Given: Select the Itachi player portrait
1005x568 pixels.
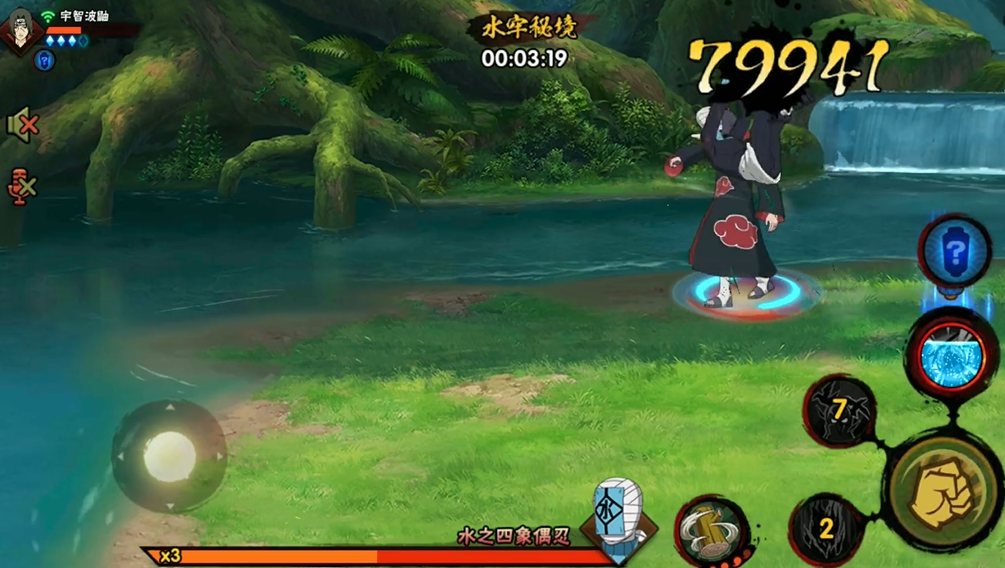Looking at the screenshot, I should click(21, 27).
